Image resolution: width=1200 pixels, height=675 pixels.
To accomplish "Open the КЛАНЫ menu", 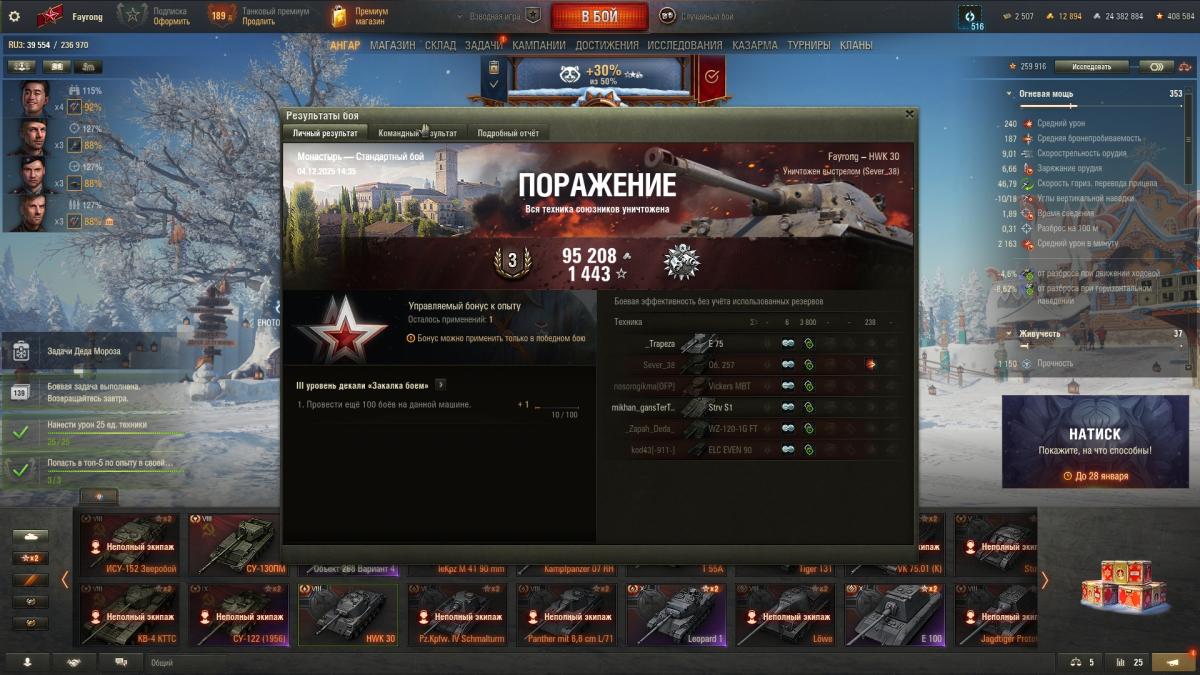I will [856, 45].
